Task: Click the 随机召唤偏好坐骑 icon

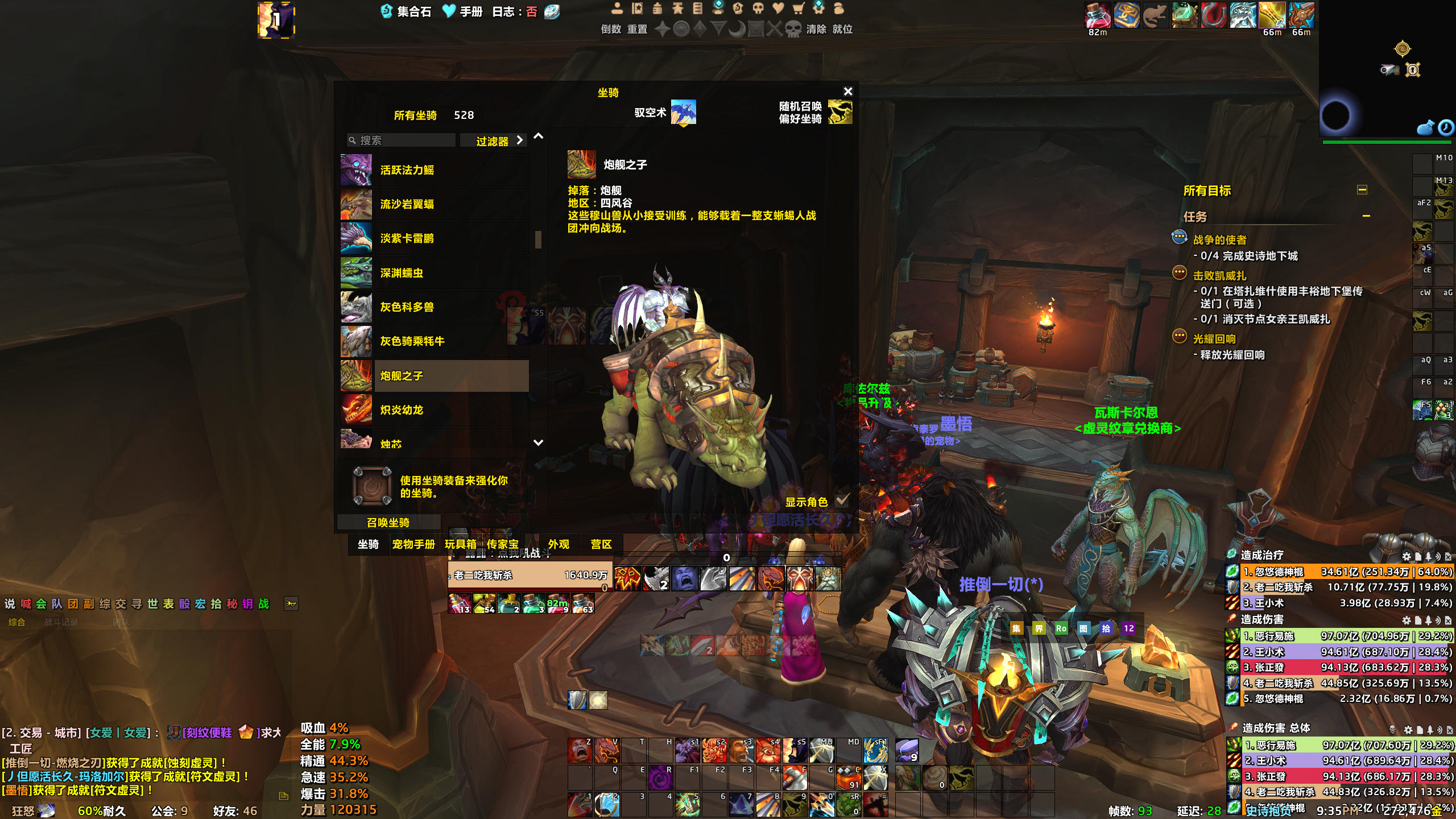Action: 839,112
